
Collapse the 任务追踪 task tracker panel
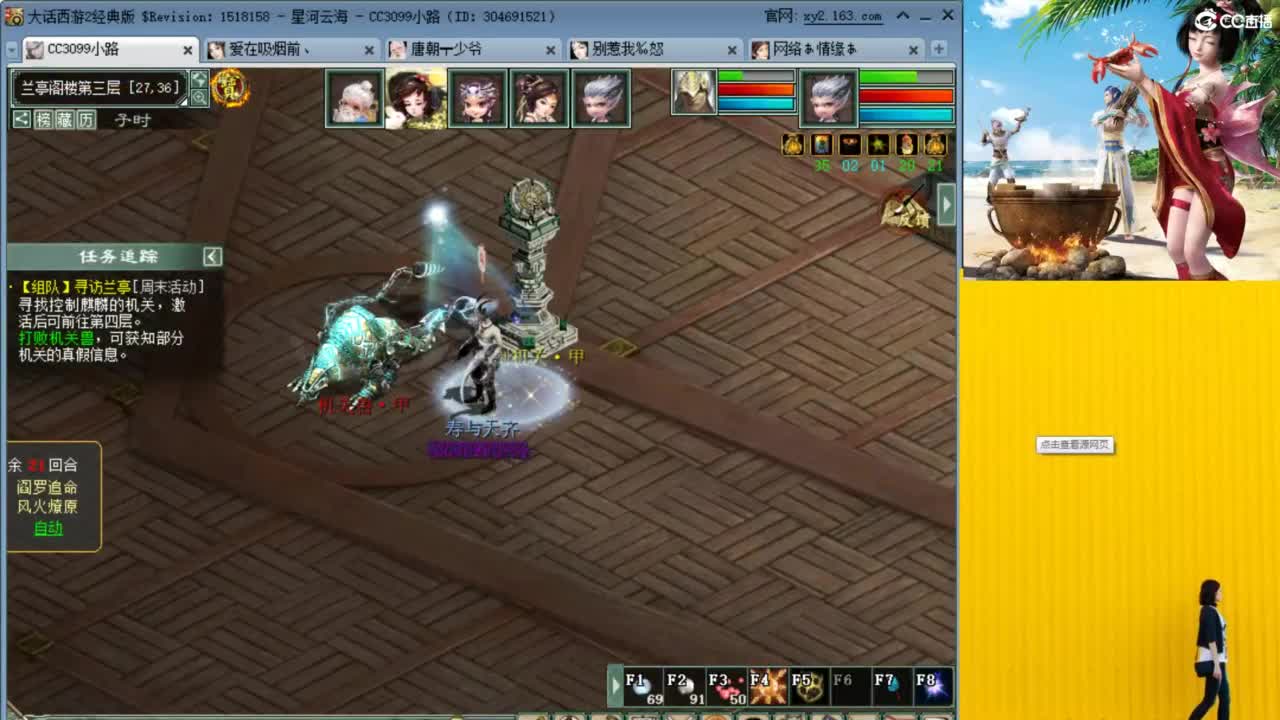click(x=211, y=256)
